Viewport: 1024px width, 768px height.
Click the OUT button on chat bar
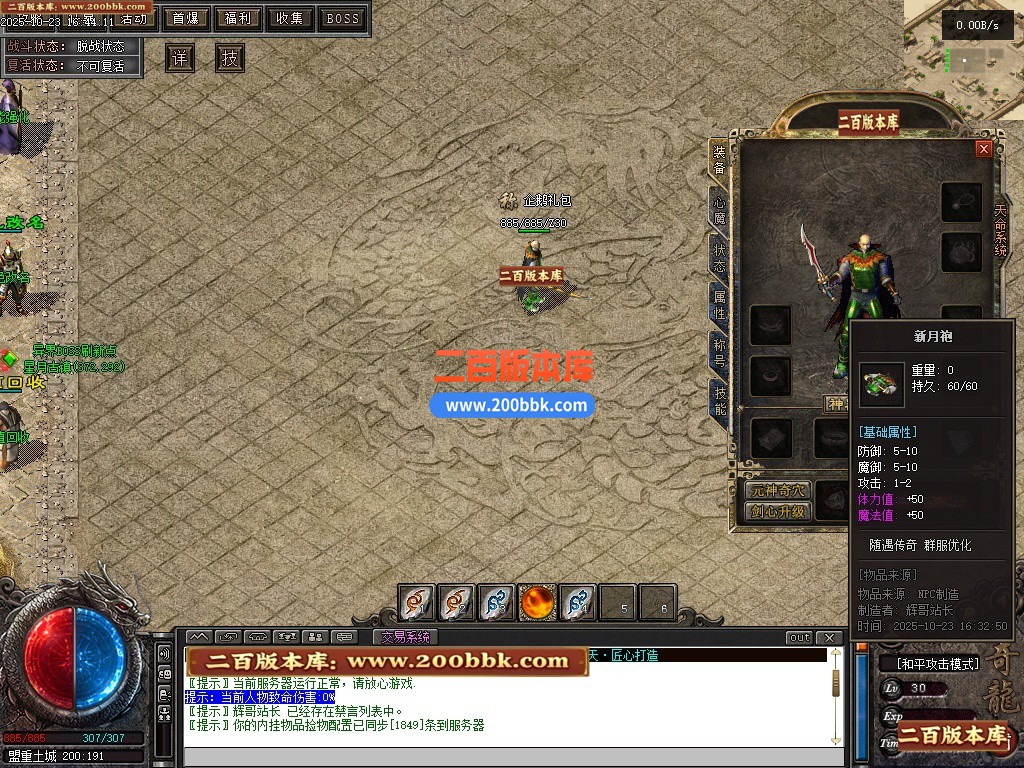click(x=799, y=638)
